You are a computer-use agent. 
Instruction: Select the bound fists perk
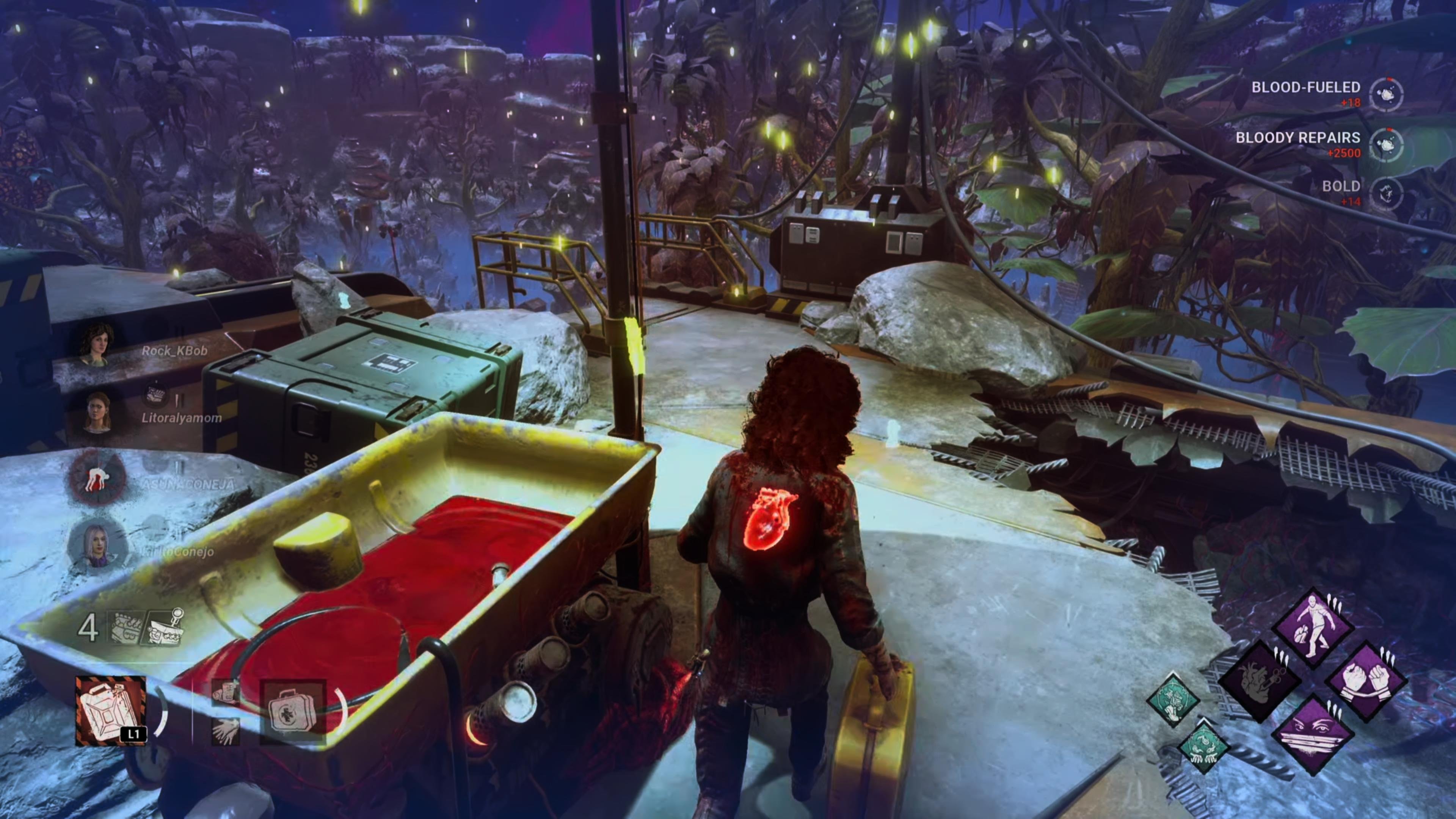[x=1365, y=682]
